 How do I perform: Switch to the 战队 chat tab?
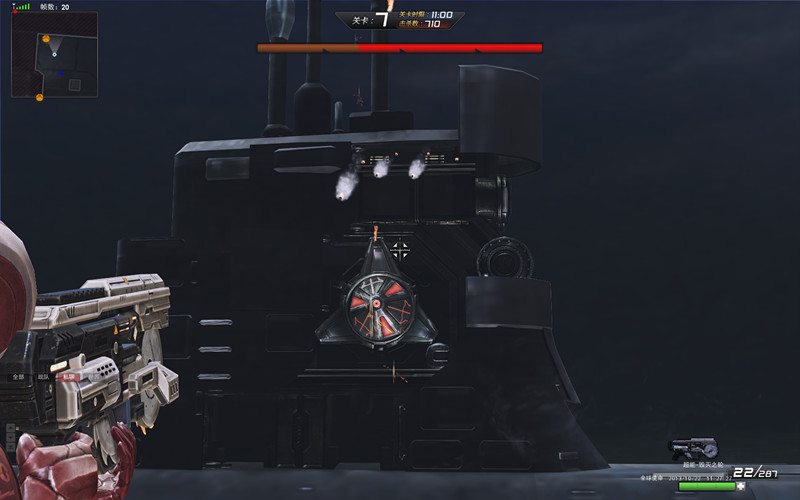pos(43,377)
